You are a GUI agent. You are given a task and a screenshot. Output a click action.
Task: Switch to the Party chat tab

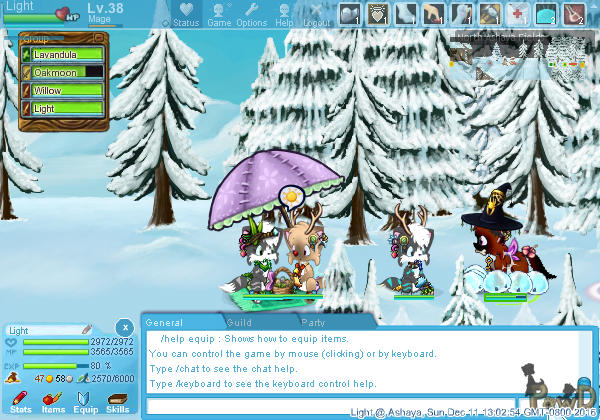tap(315, 323)
